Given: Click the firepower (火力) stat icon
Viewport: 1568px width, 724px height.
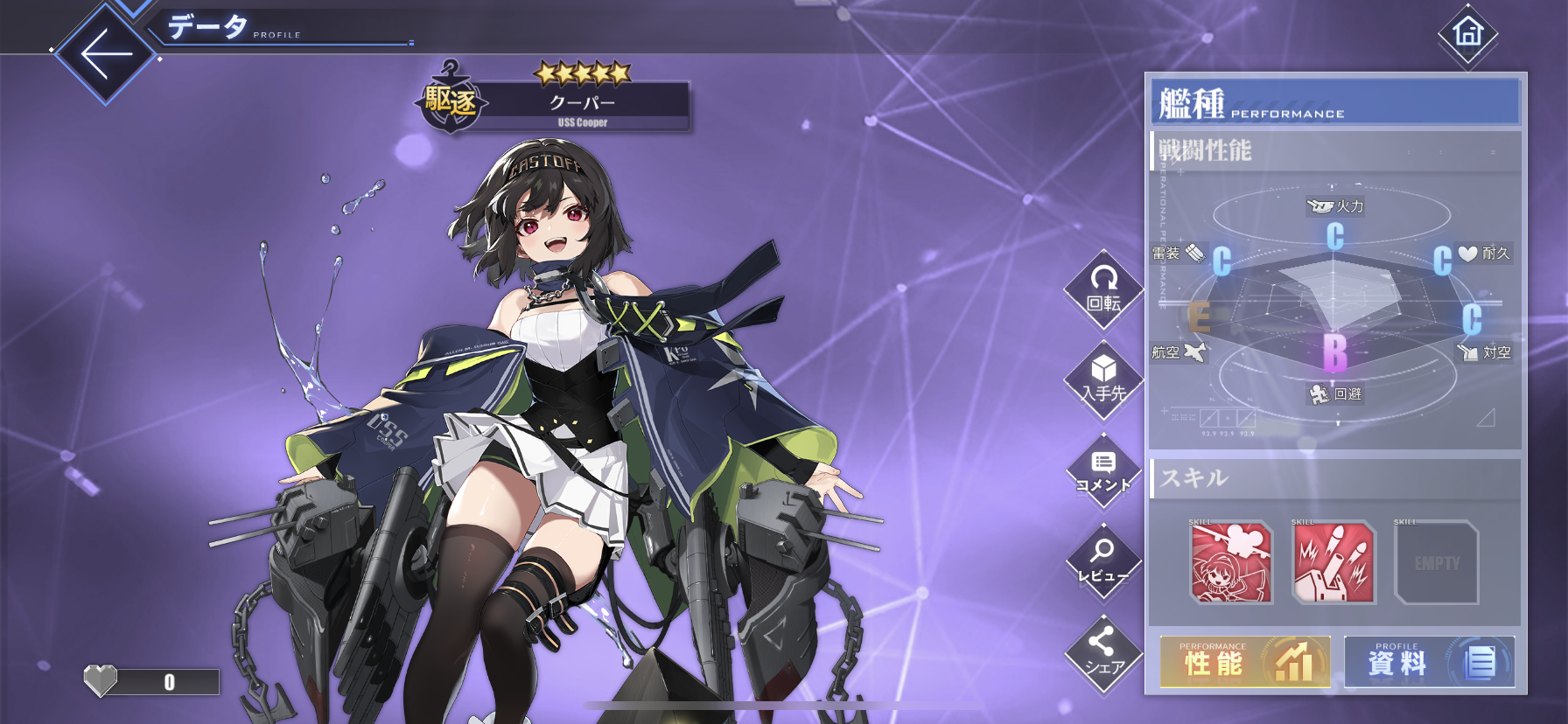Looking at the screenshot, I should 1335,205.
